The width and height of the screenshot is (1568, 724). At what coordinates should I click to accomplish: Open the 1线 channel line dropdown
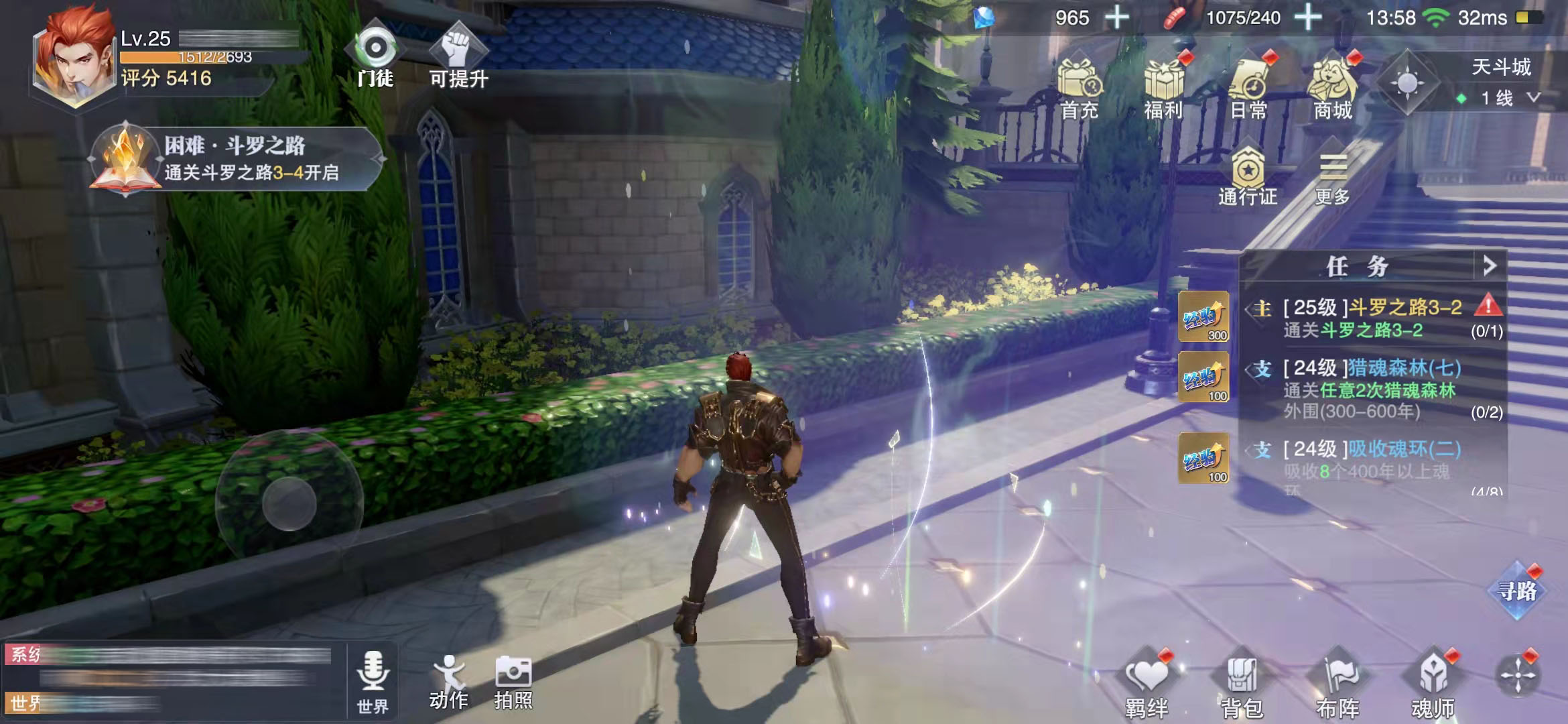click(x=1503, y=99)
